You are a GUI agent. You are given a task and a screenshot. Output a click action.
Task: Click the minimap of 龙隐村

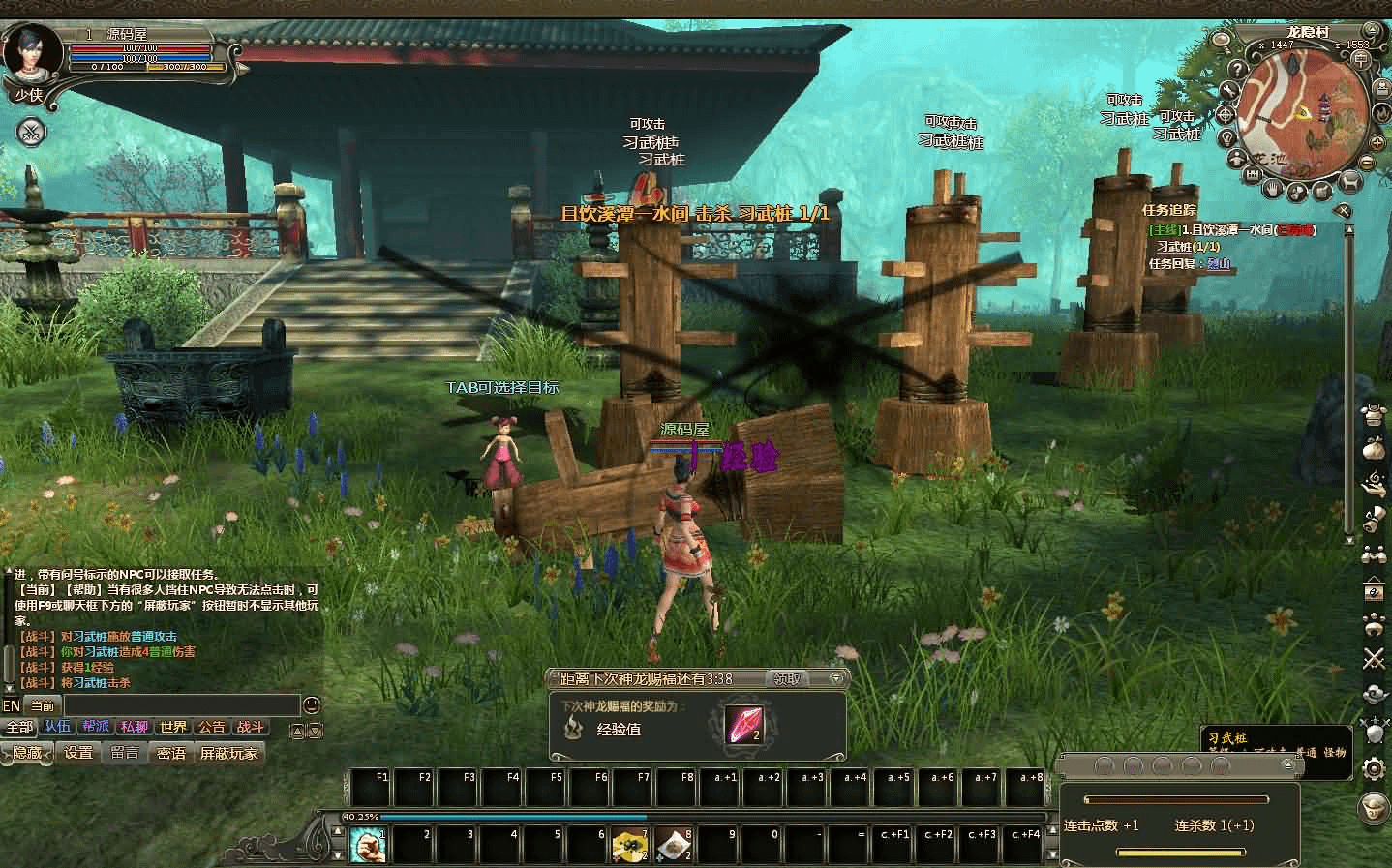[x=1300, y=105]
